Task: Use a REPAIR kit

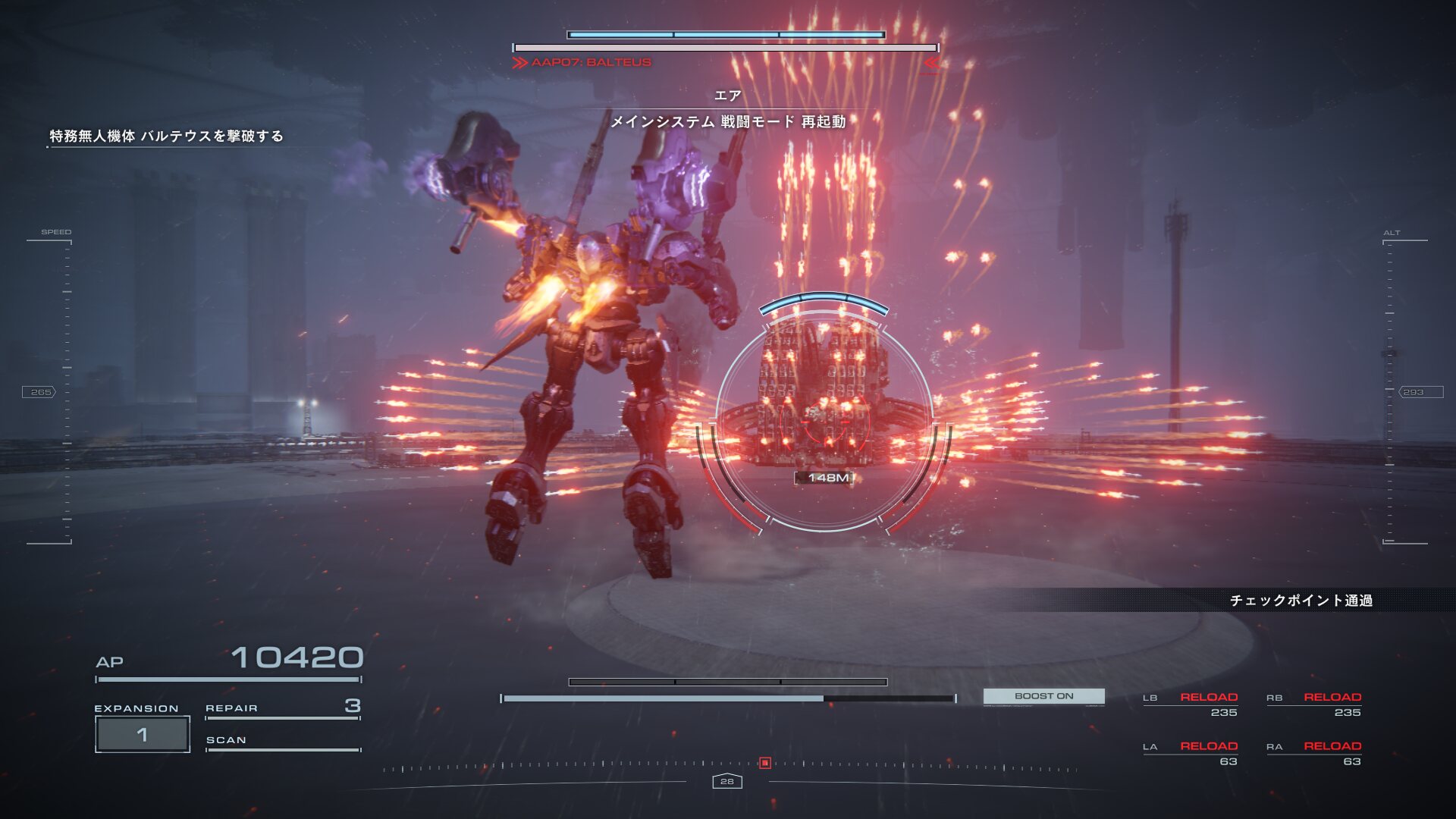Action: point(282,708)
